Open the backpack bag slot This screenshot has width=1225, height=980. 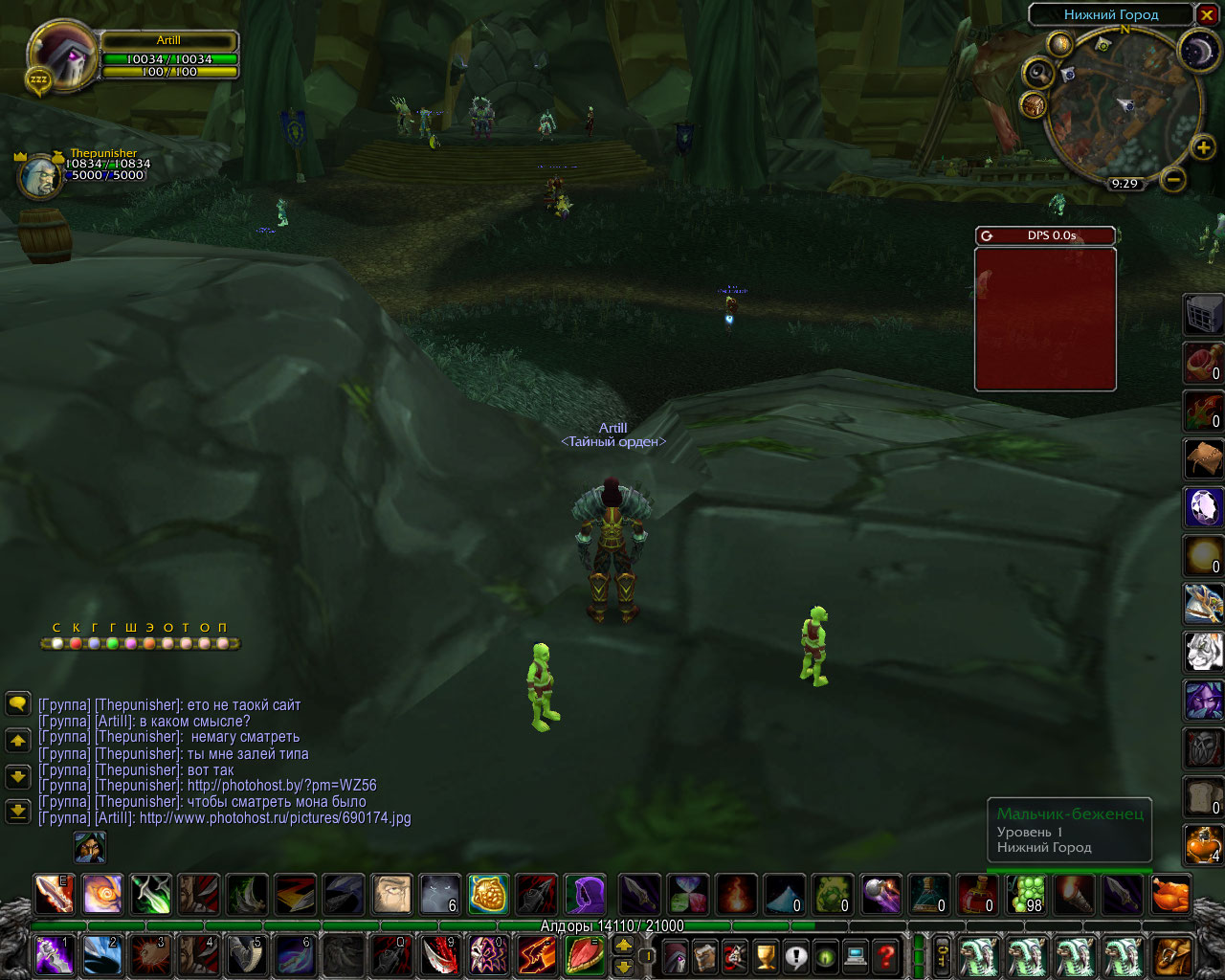click(x=1171, y=956)
